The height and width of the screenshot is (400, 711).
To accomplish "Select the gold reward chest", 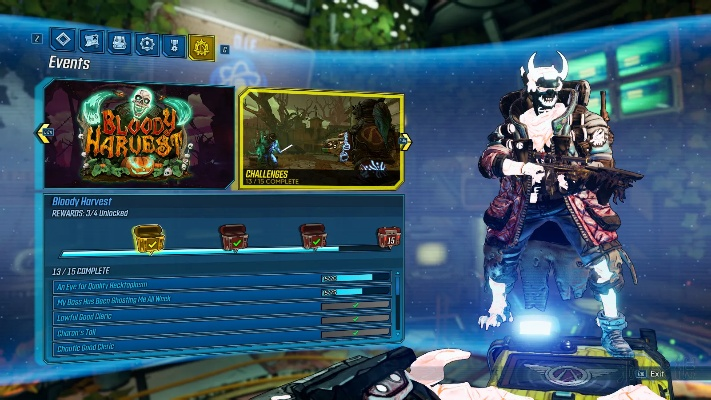I will coord(147,238).
